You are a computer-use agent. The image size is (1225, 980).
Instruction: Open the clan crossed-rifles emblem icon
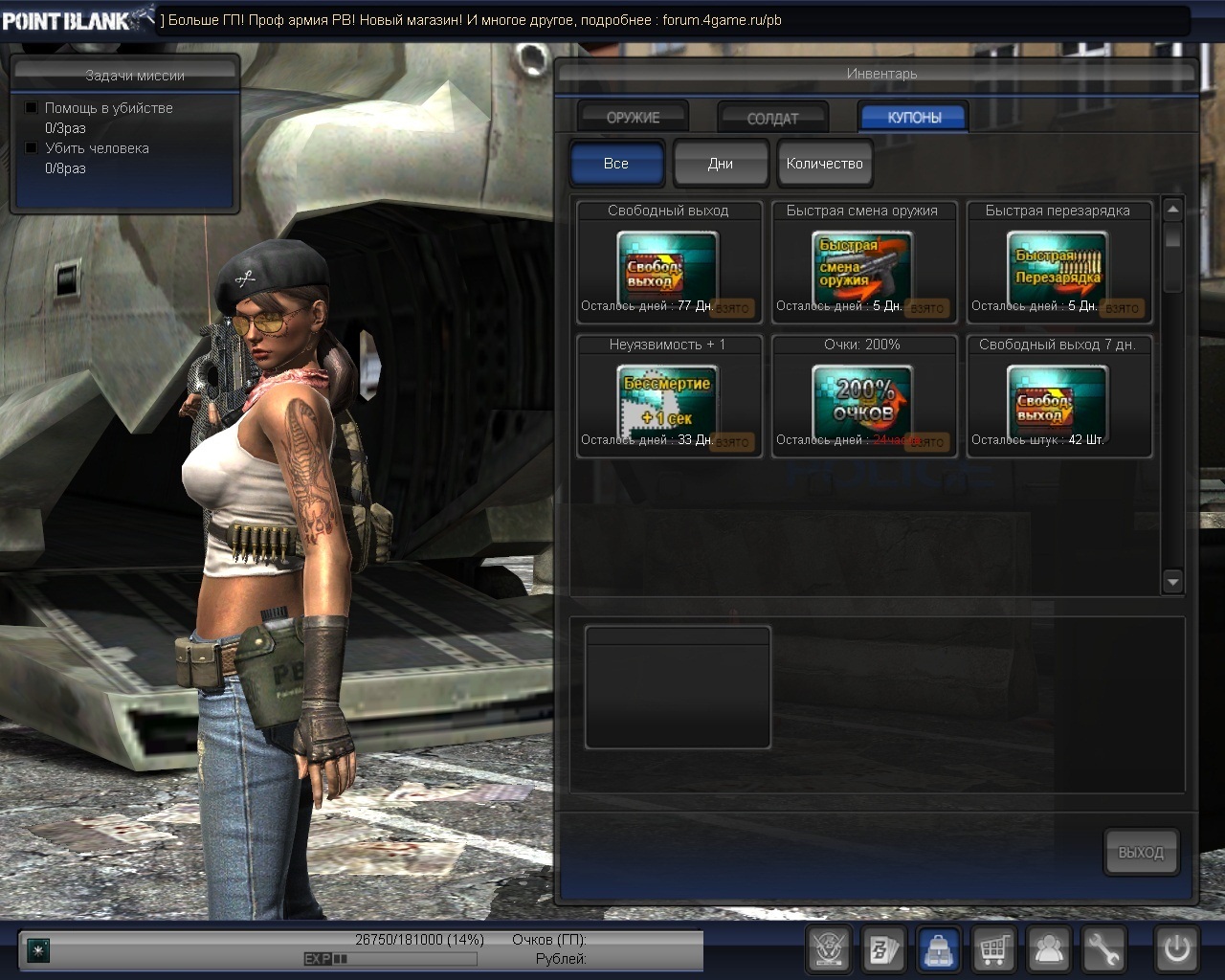830,949
